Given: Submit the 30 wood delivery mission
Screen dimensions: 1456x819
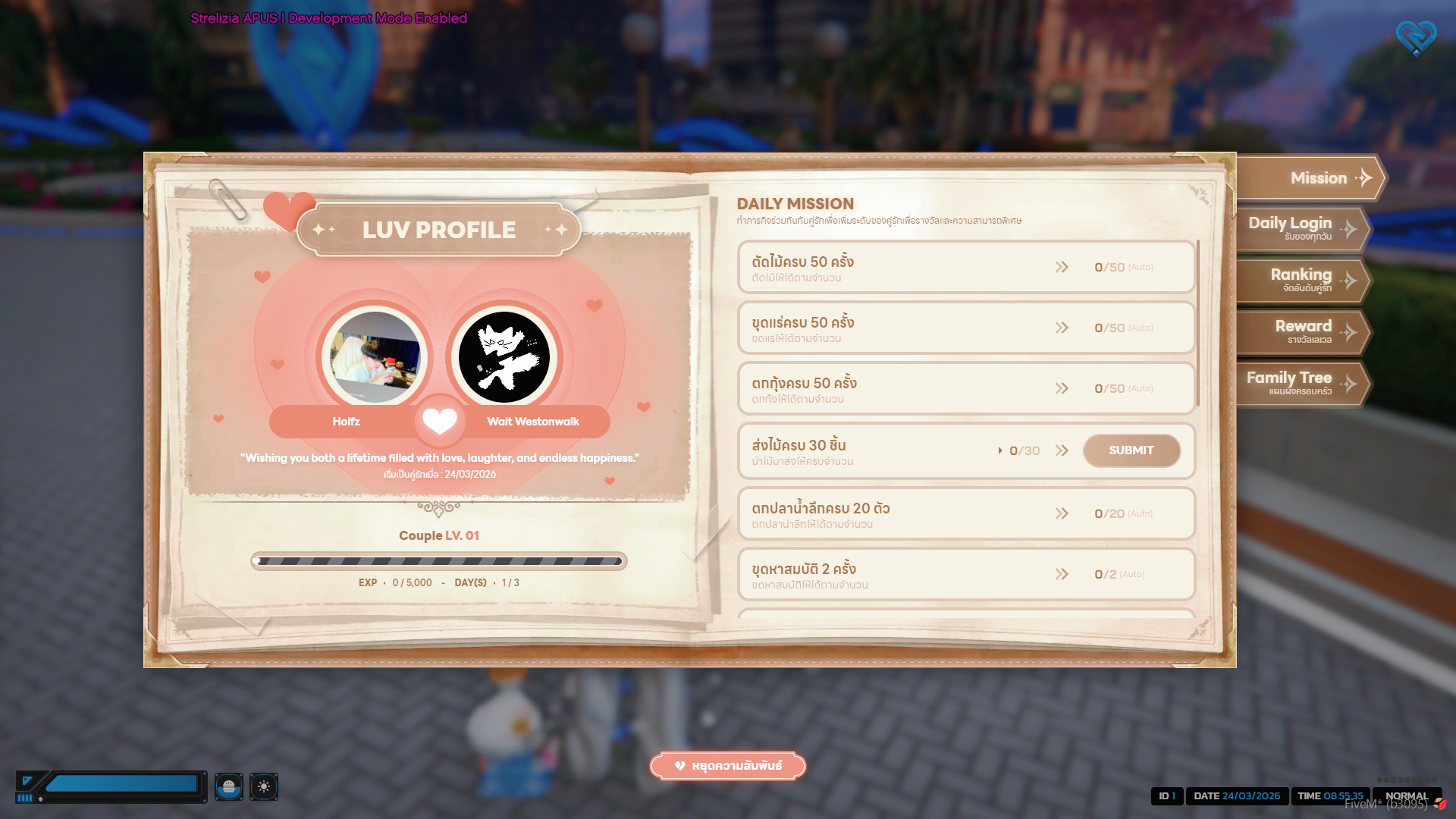Looking at the screenshot, I should click(x=1131, y=450).
